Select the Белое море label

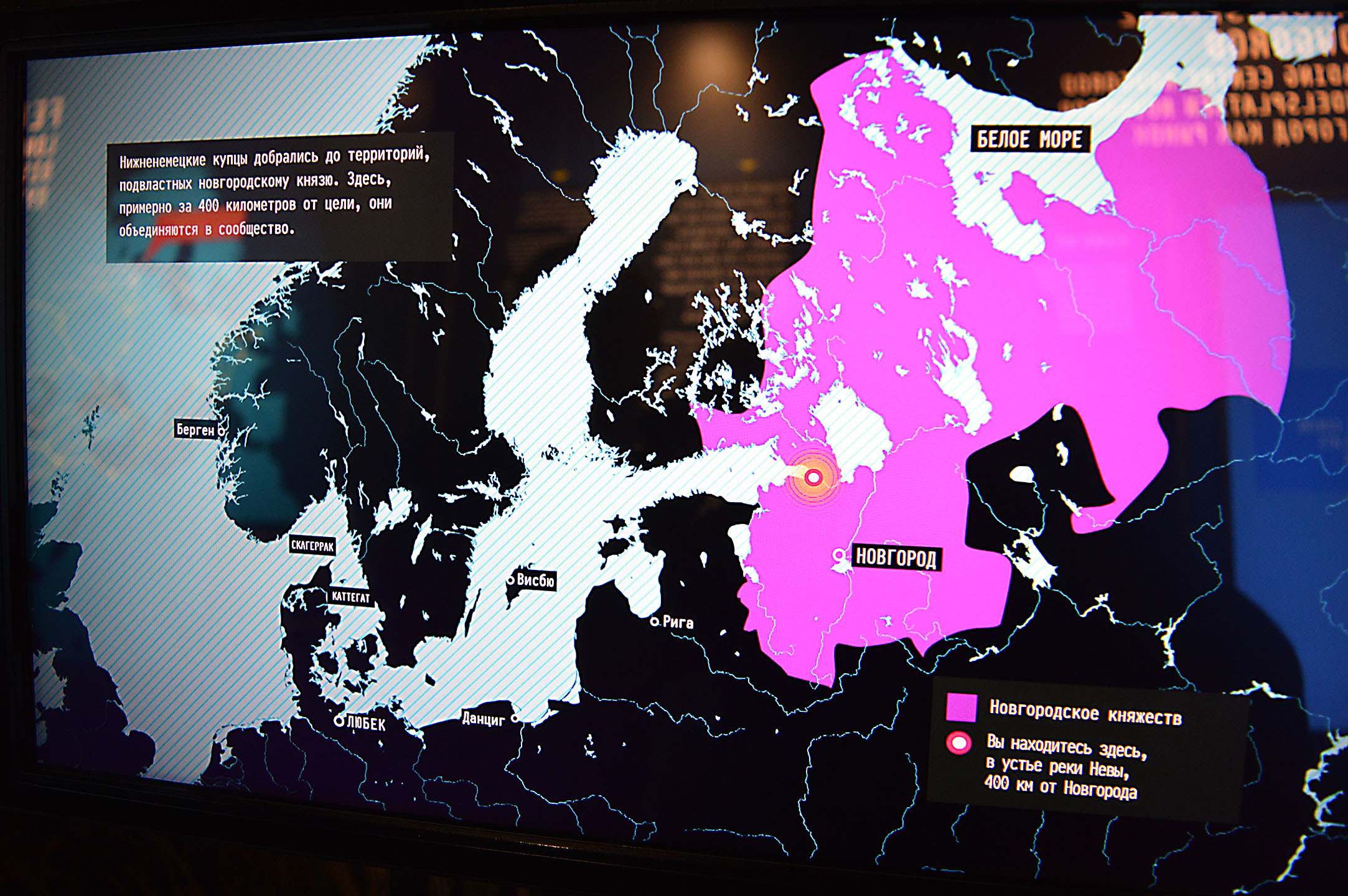(x=1029, y=139)
